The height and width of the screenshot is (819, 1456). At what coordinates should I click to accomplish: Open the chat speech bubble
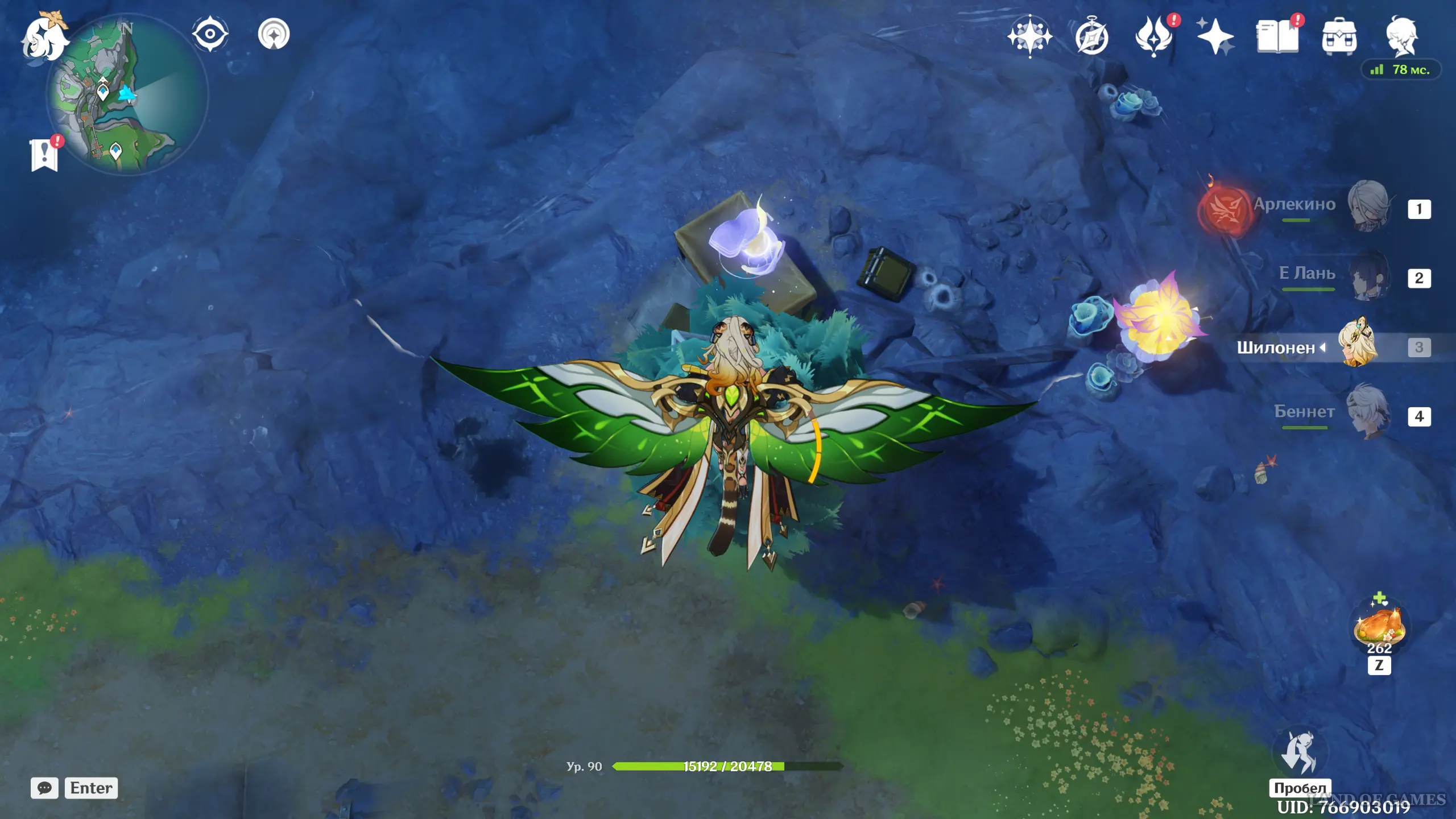point(44,788)
